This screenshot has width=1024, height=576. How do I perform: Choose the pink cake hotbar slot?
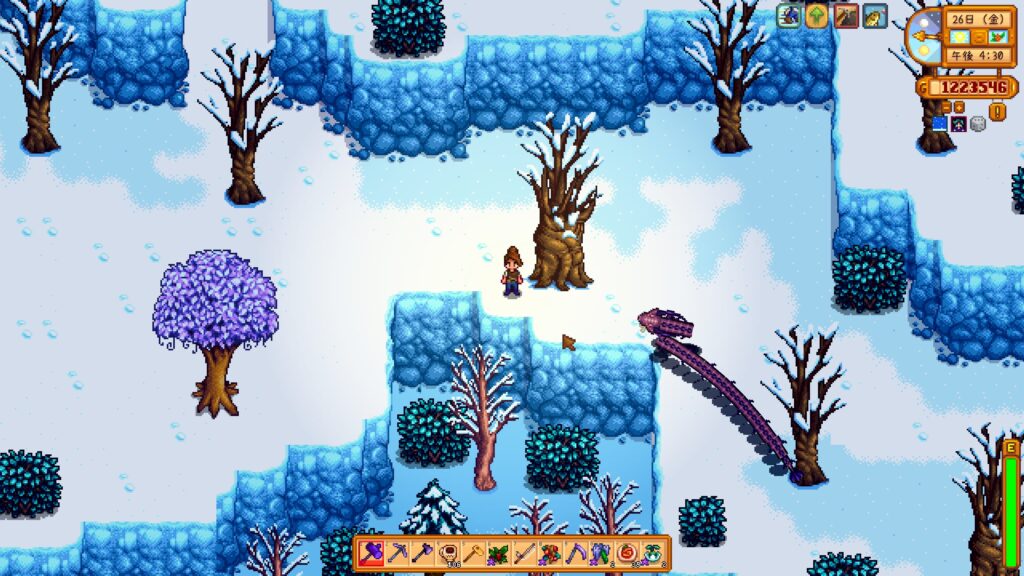tap(628, 552)
